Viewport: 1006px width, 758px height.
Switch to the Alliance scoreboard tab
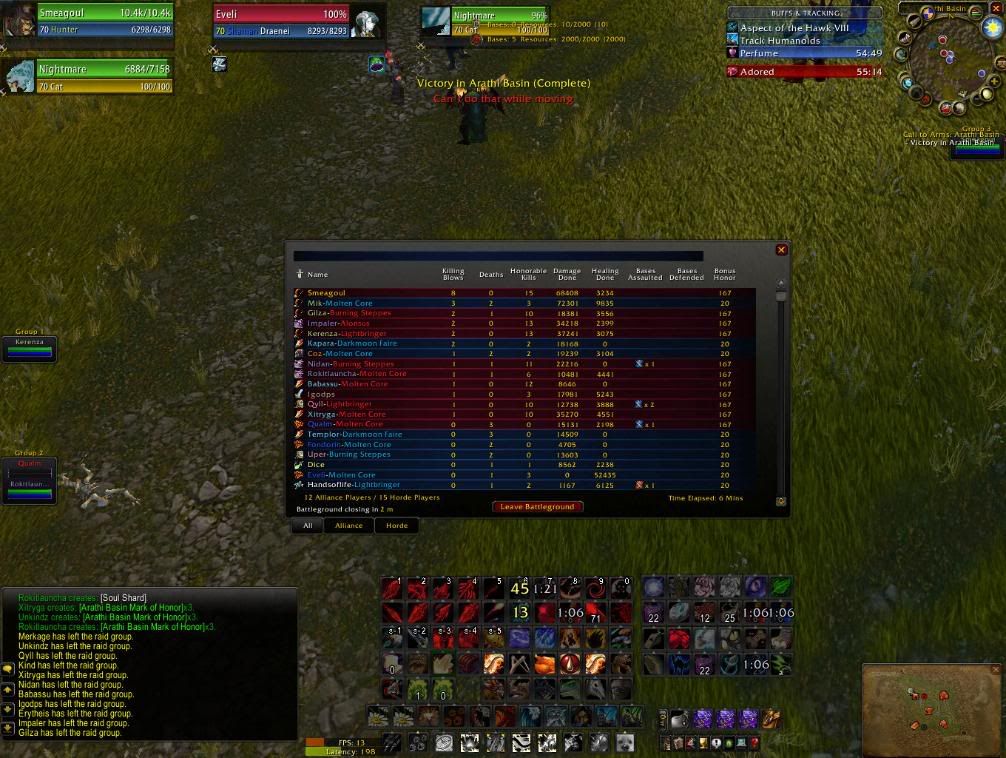click(x=348, y=525)
